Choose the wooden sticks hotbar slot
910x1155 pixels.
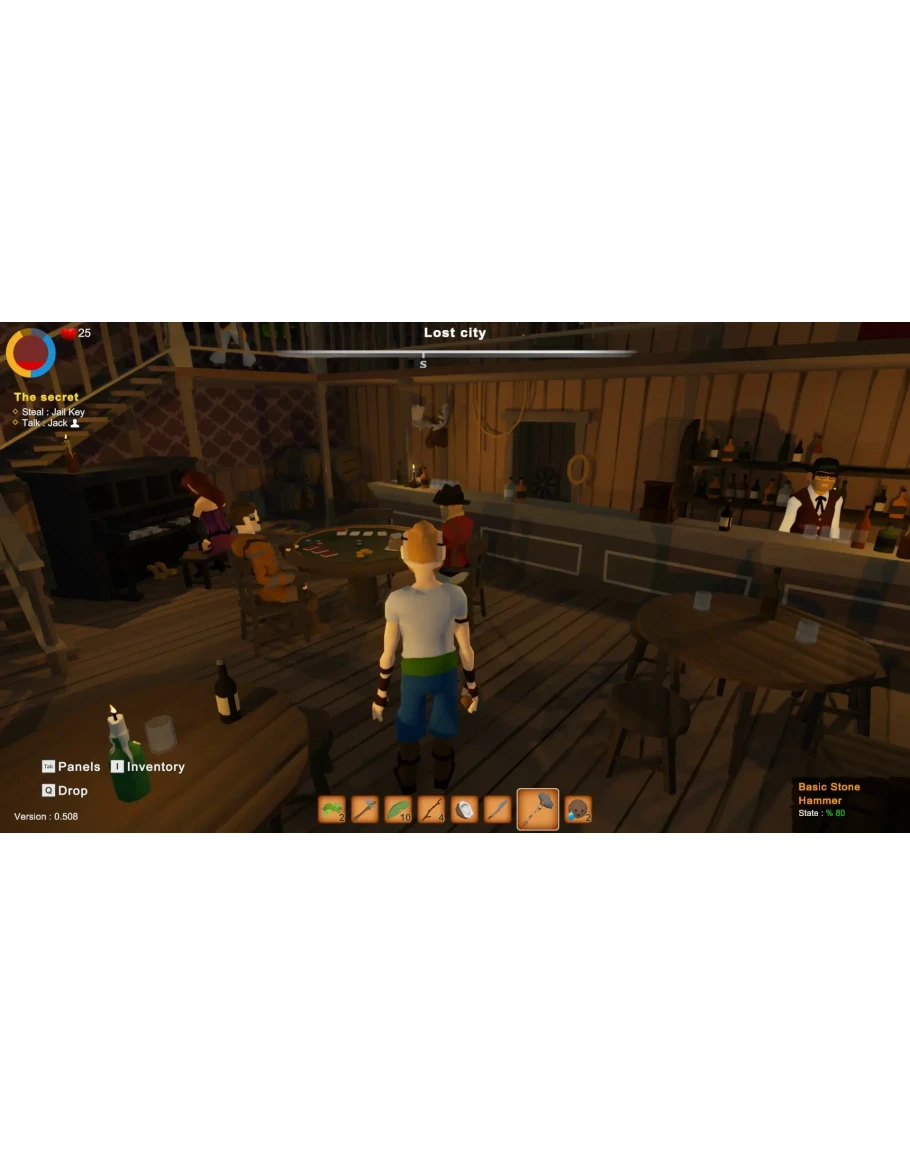431,809
